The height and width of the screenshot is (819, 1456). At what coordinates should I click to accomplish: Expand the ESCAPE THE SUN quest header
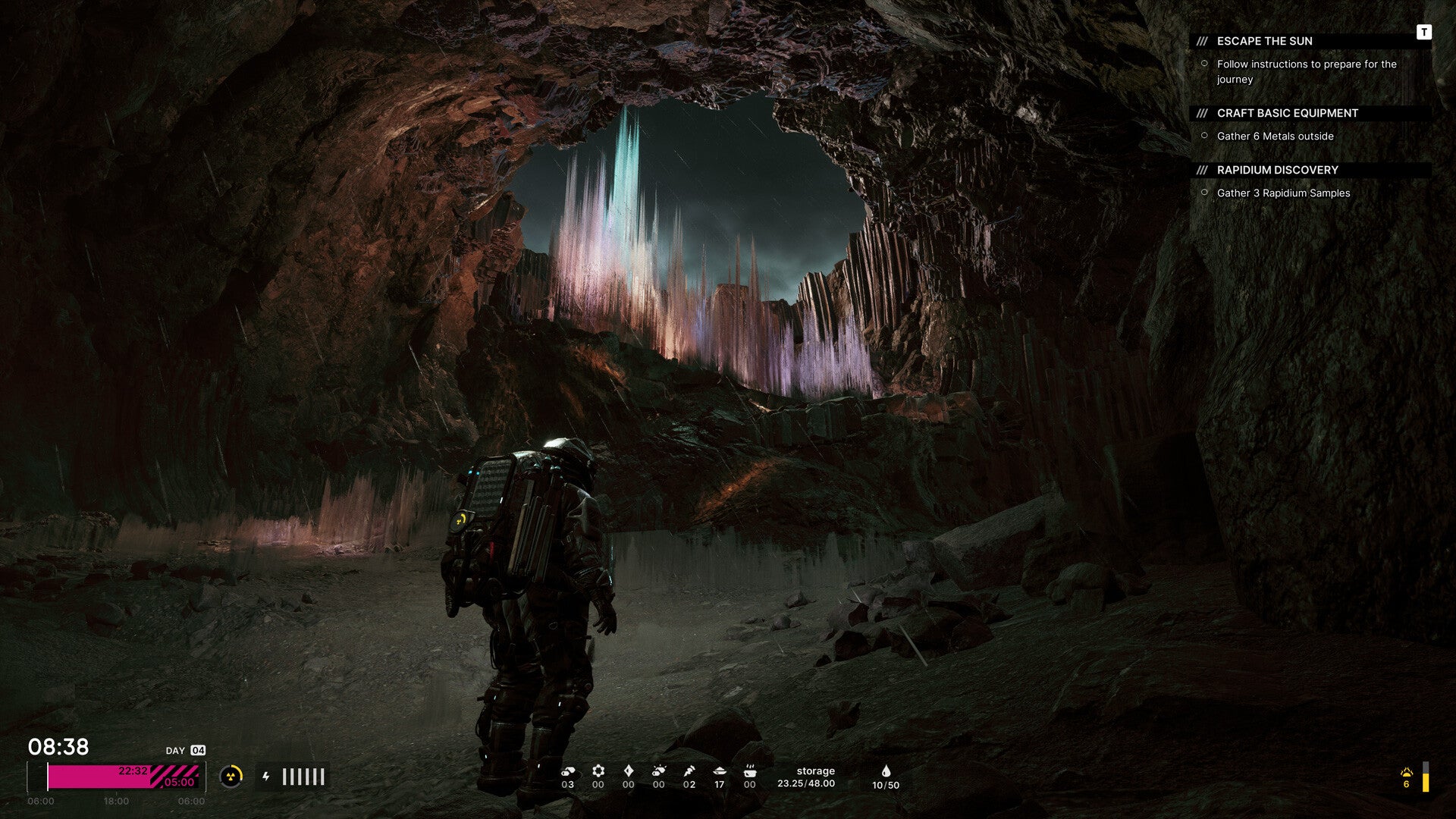coord(1264,41)
